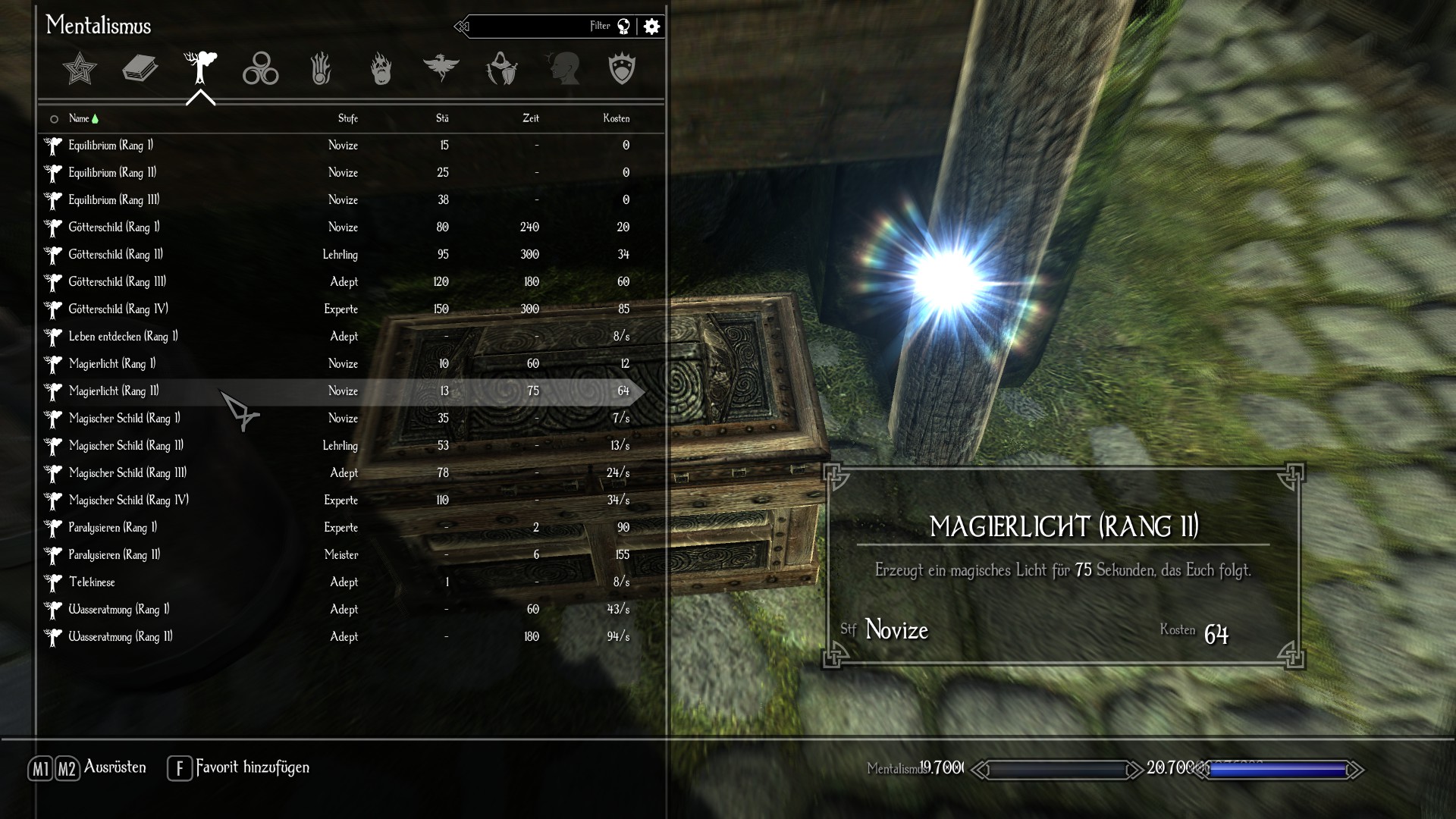Select the Leben entdecken (Rang I) spell

(123, 337)
